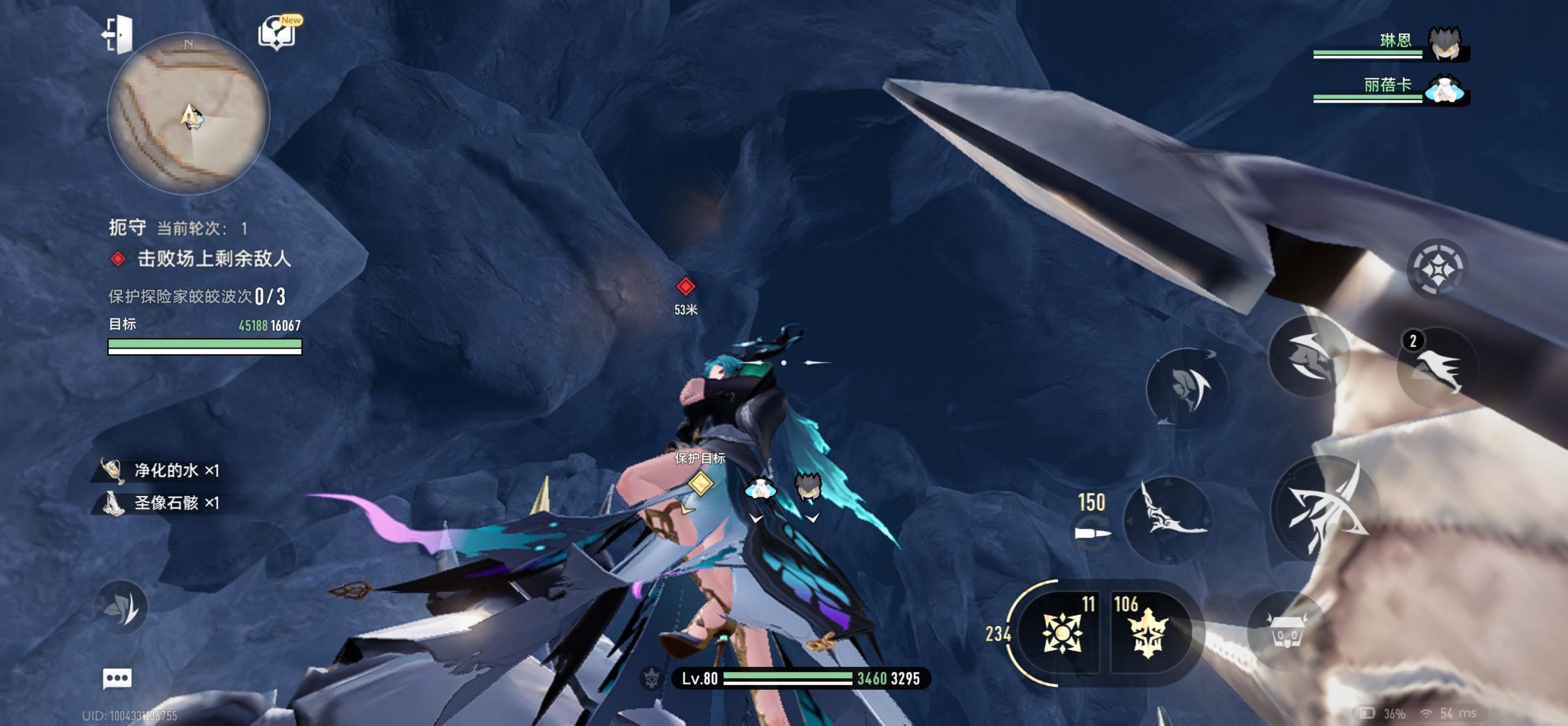Select the 击败场上剩余敌人 objective tracker
This screenshot has height=726, width=1568.
click(213, 259)
